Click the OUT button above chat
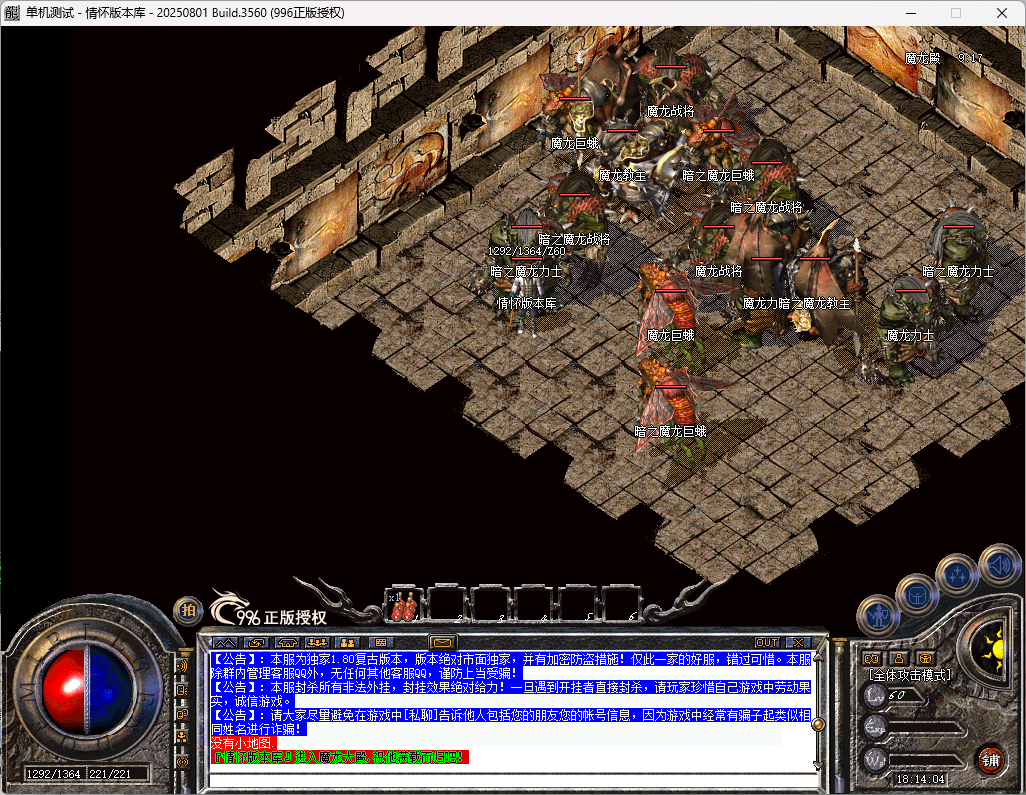The height and width of the screenshot is (795, 1026). point(767,642)
